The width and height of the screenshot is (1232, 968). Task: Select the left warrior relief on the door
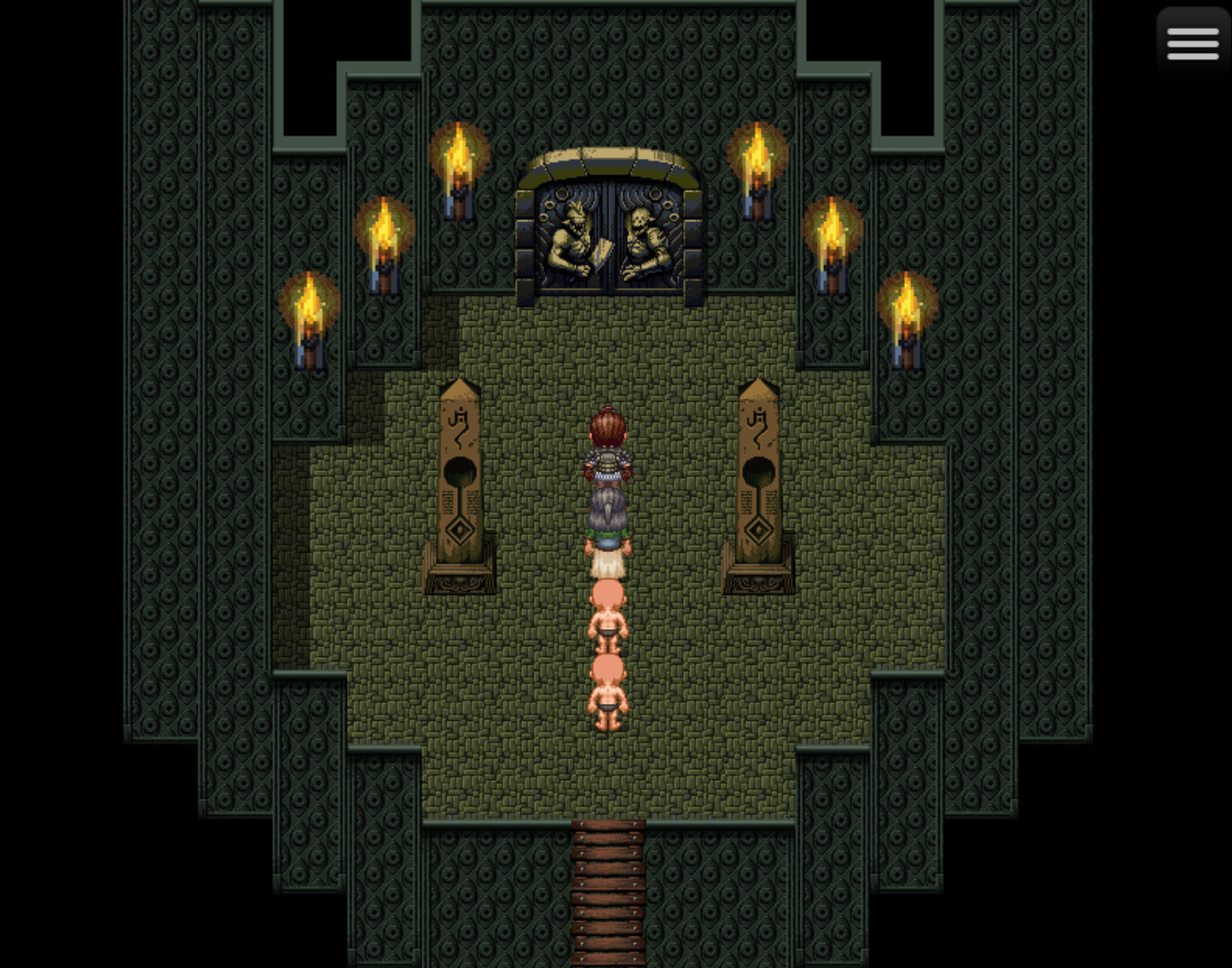[x=570, y=235]
